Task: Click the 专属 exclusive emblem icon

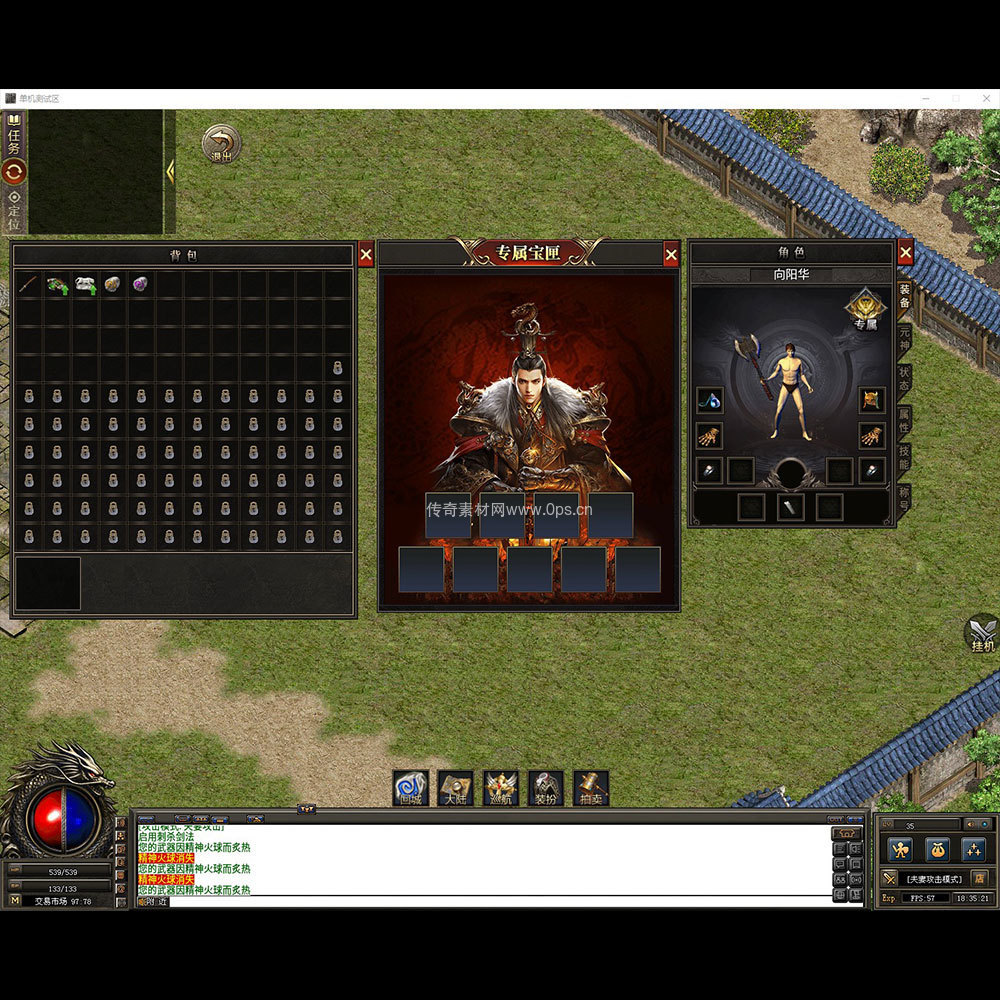Action: [x=864, y=308]
